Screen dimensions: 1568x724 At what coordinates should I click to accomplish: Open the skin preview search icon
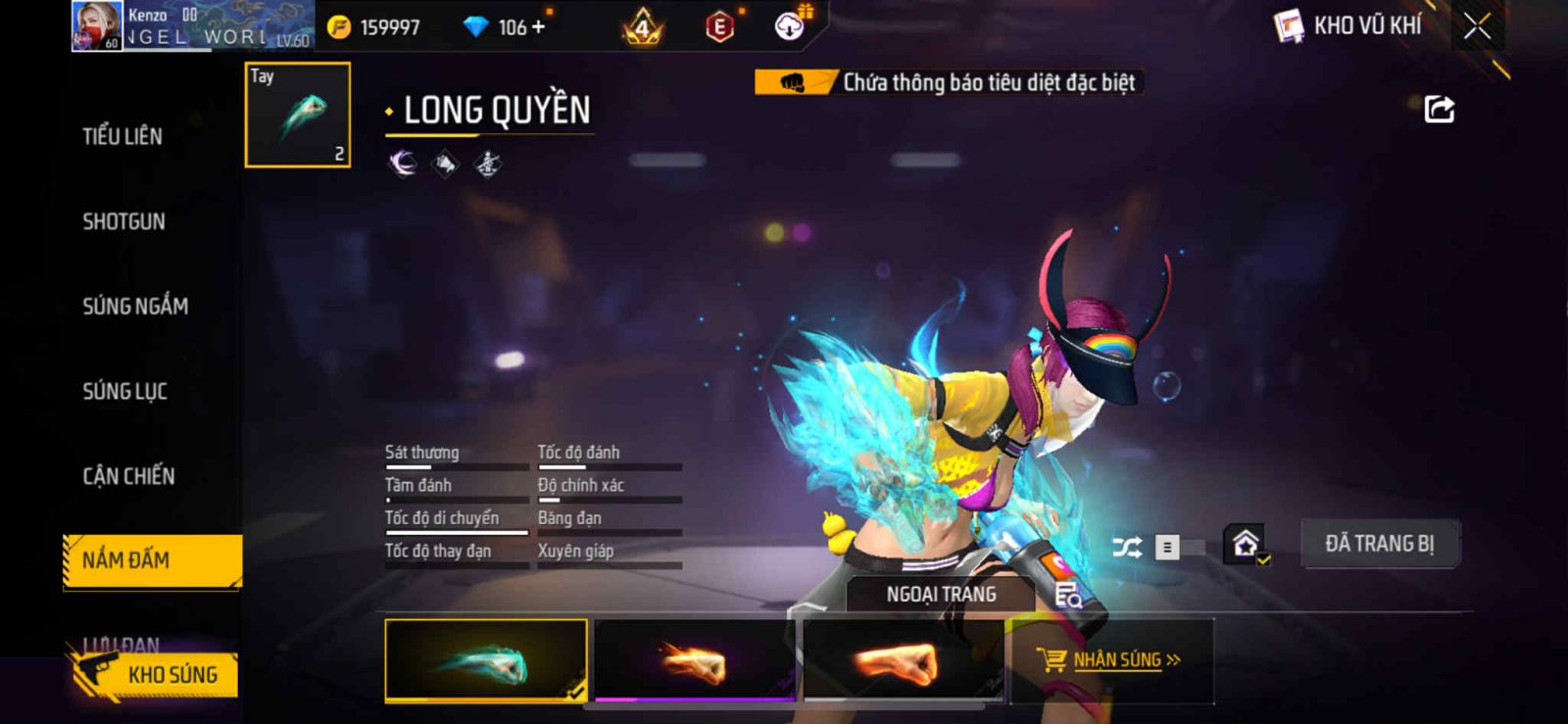click(1067, 595)
